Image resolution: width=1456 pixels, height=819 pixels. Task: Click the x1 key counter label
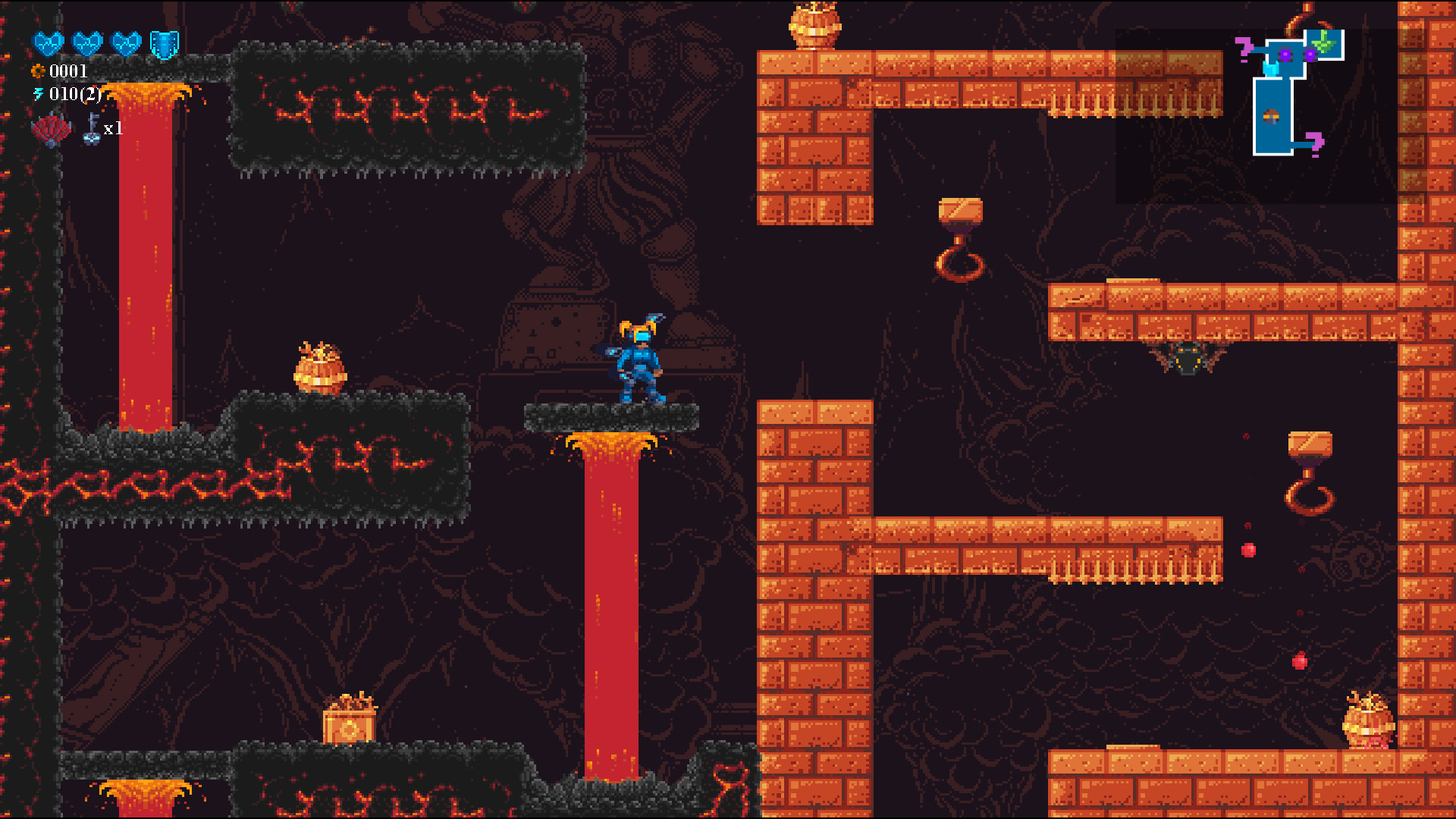coord(114,129)
